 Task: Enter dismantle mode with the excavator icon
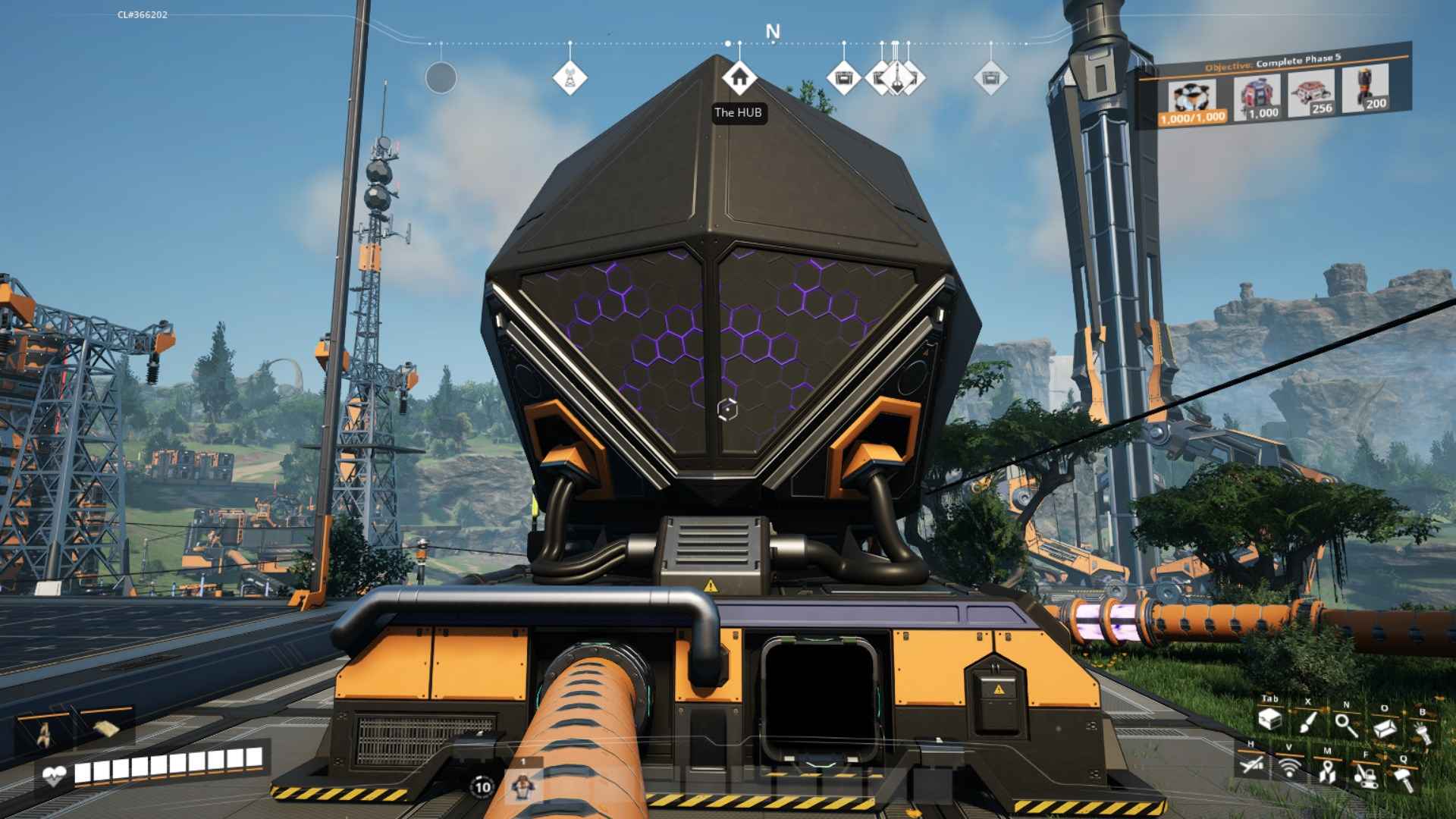[x=1366, y=775]
